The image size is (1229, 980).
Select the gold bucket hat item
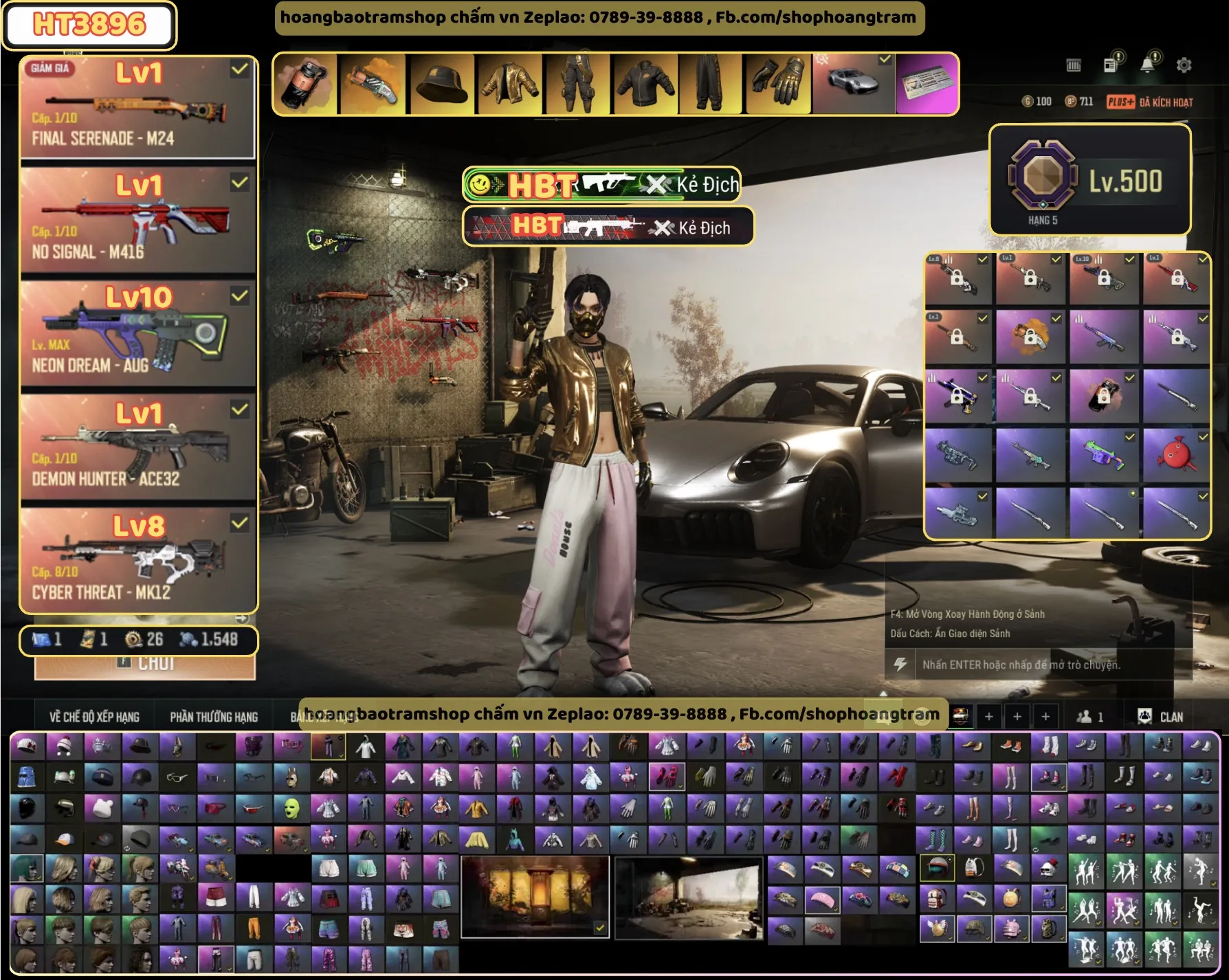(x=441, y=85)
